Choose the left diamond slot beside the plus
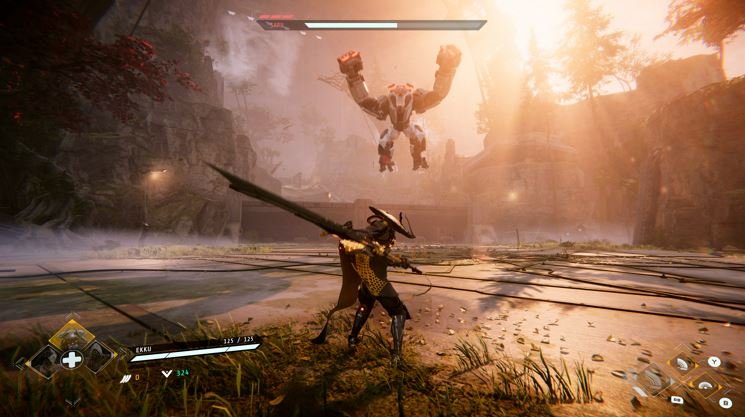The image size is (745, 417). [x=44, y=359]
